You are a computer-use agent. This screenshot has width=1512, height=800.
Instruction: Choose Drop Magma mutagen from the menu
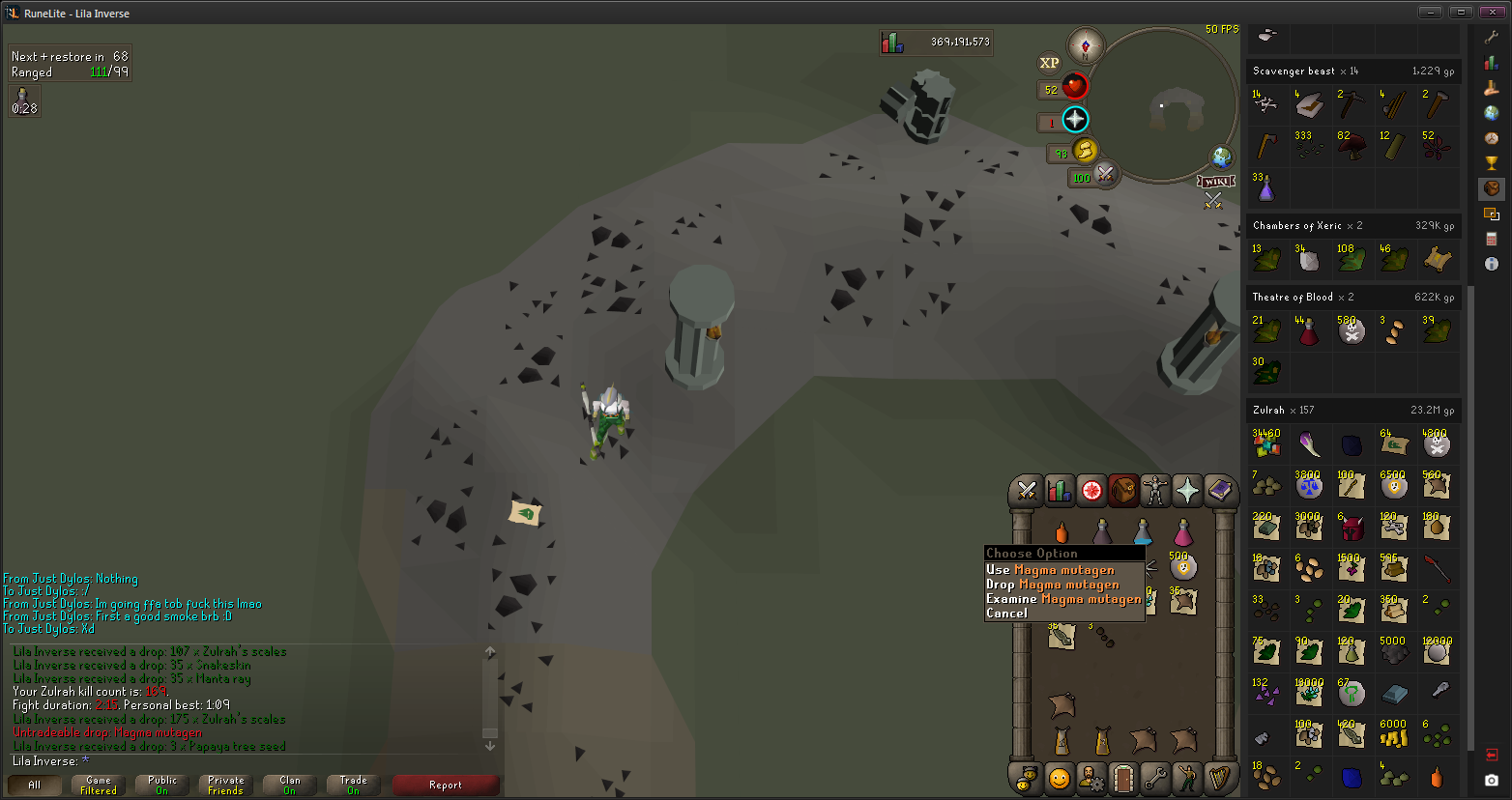(x=1052, y=585)
